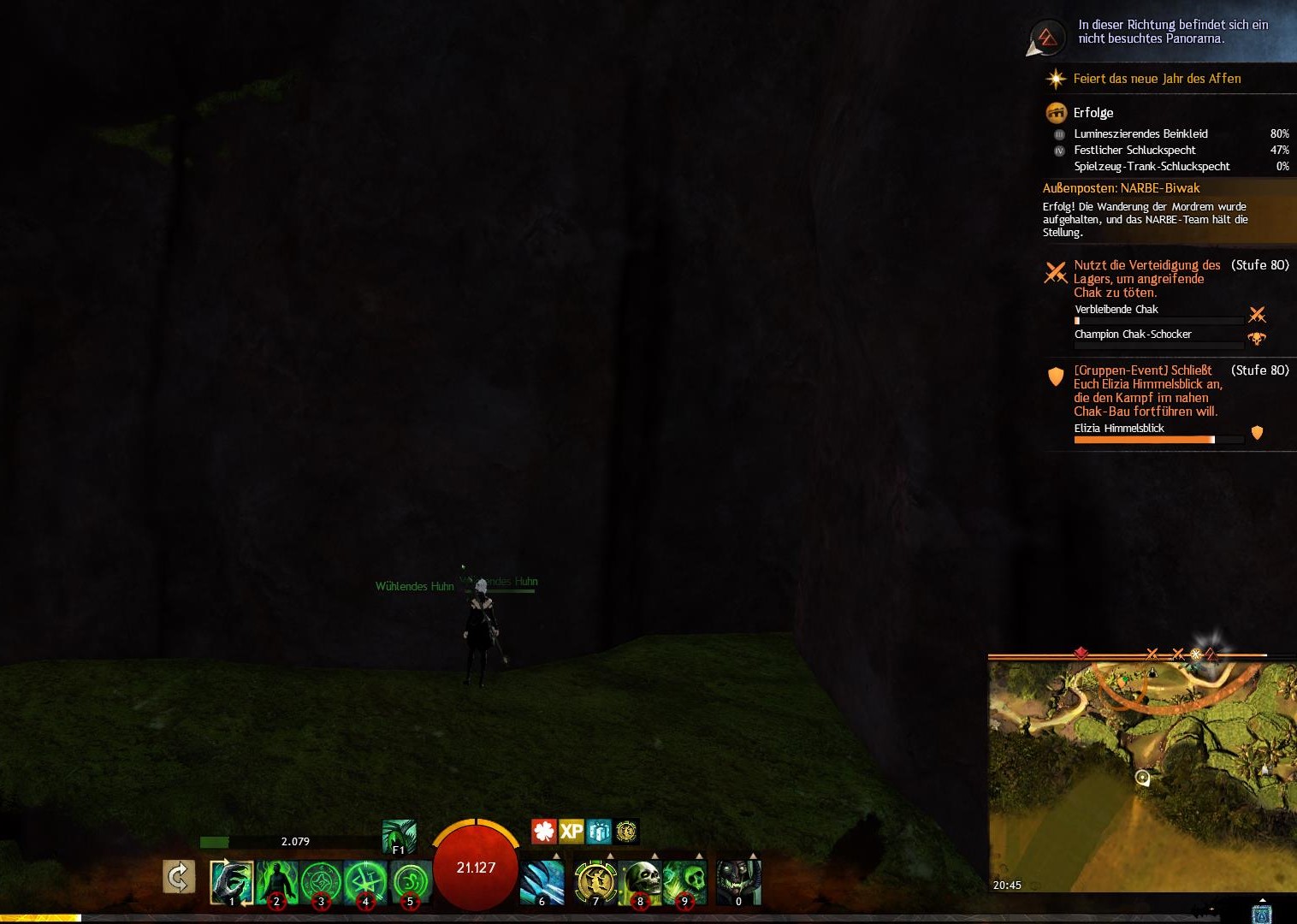The image size is (1297, 924).
Task: Use the green silhouette skill in slot 2
Action: 276,882
